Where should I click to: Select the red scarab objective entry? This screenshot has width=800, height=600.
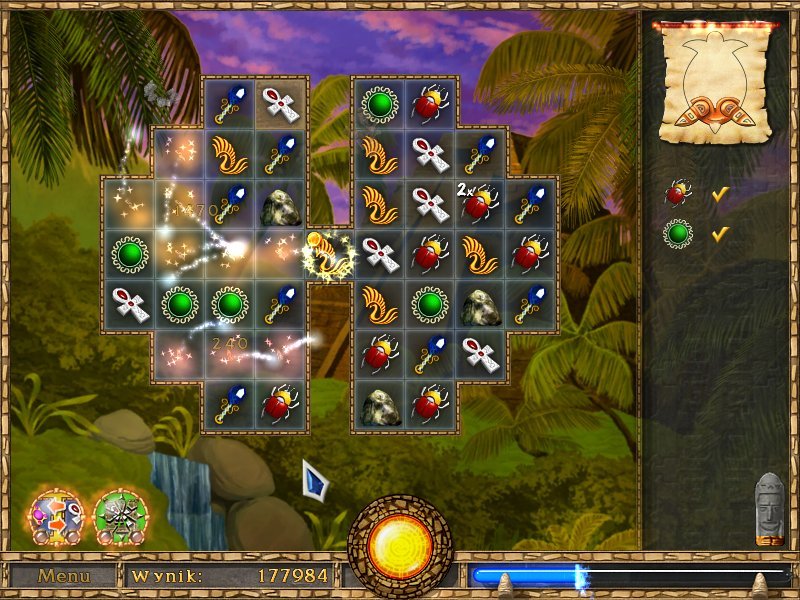coord(678,191)
